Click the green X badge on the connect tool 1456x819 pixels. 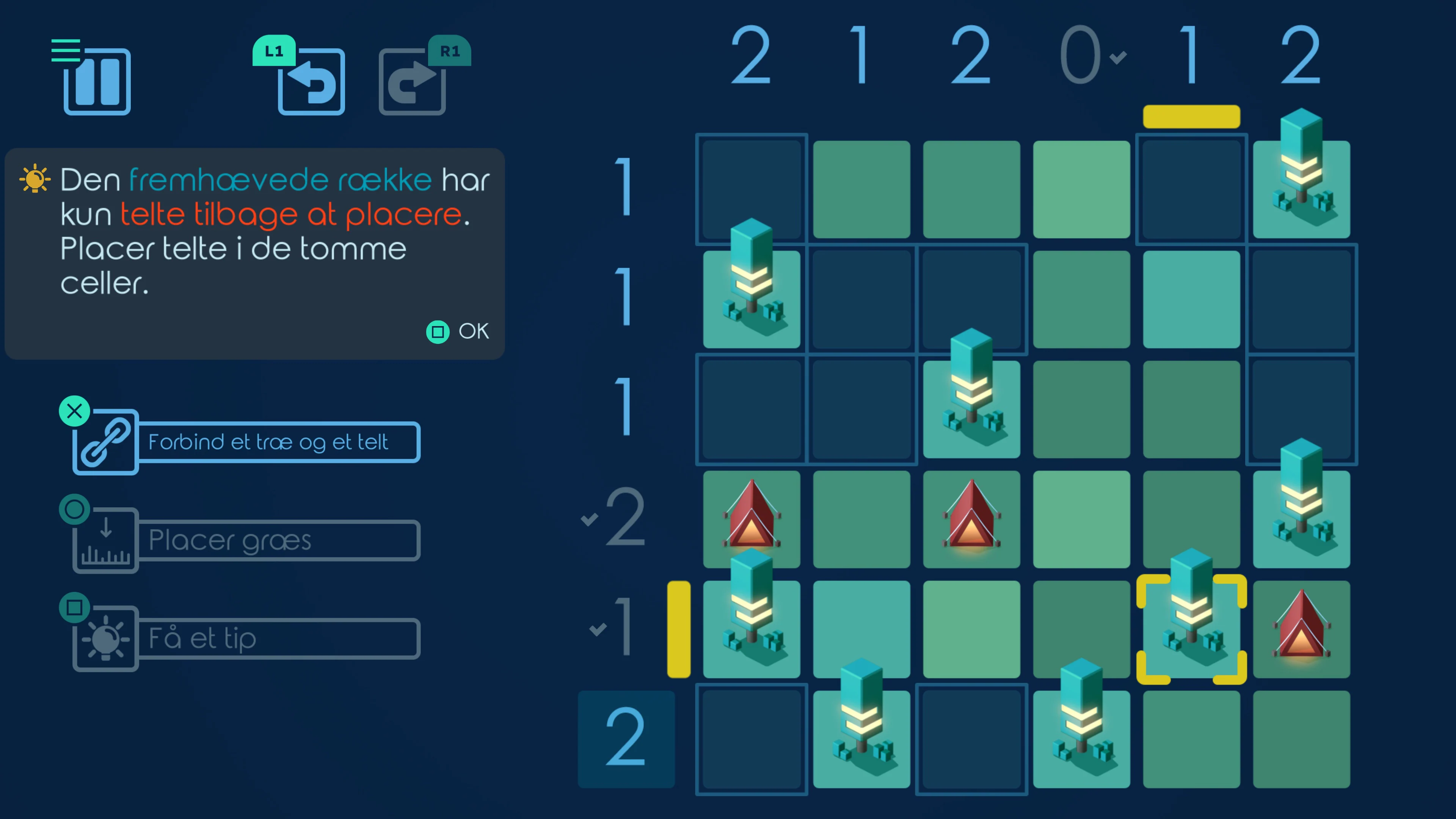74,411
